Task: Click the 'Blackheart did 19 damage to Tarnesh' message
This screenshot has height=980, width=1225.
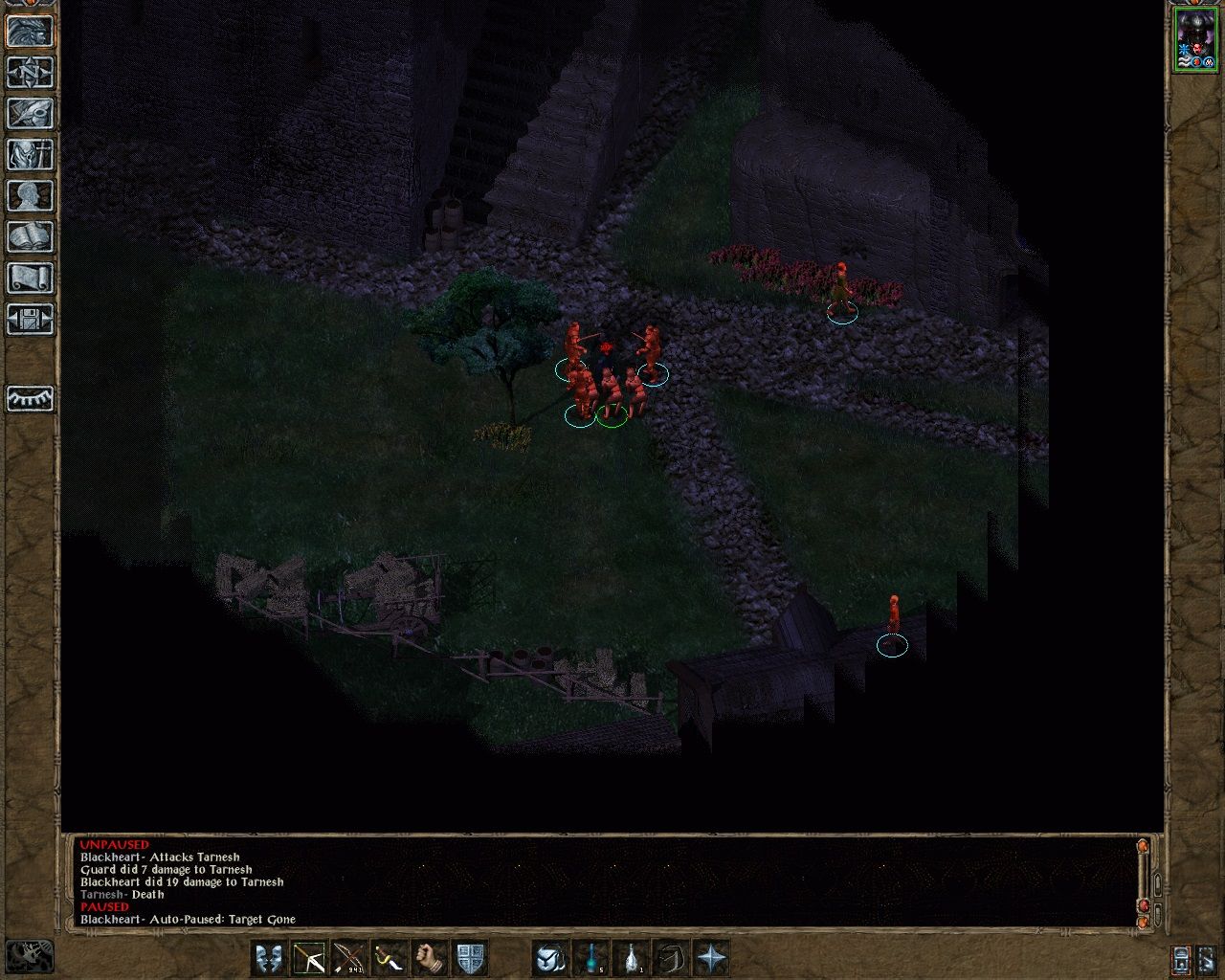Action: coord(182,881)
